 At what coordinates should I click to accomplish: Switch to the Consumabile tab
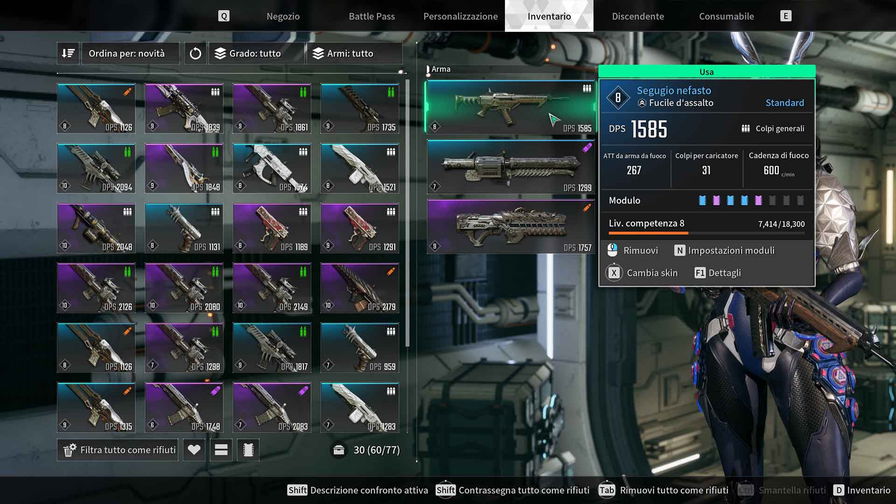pyautogui.click(x=726, y=16)
